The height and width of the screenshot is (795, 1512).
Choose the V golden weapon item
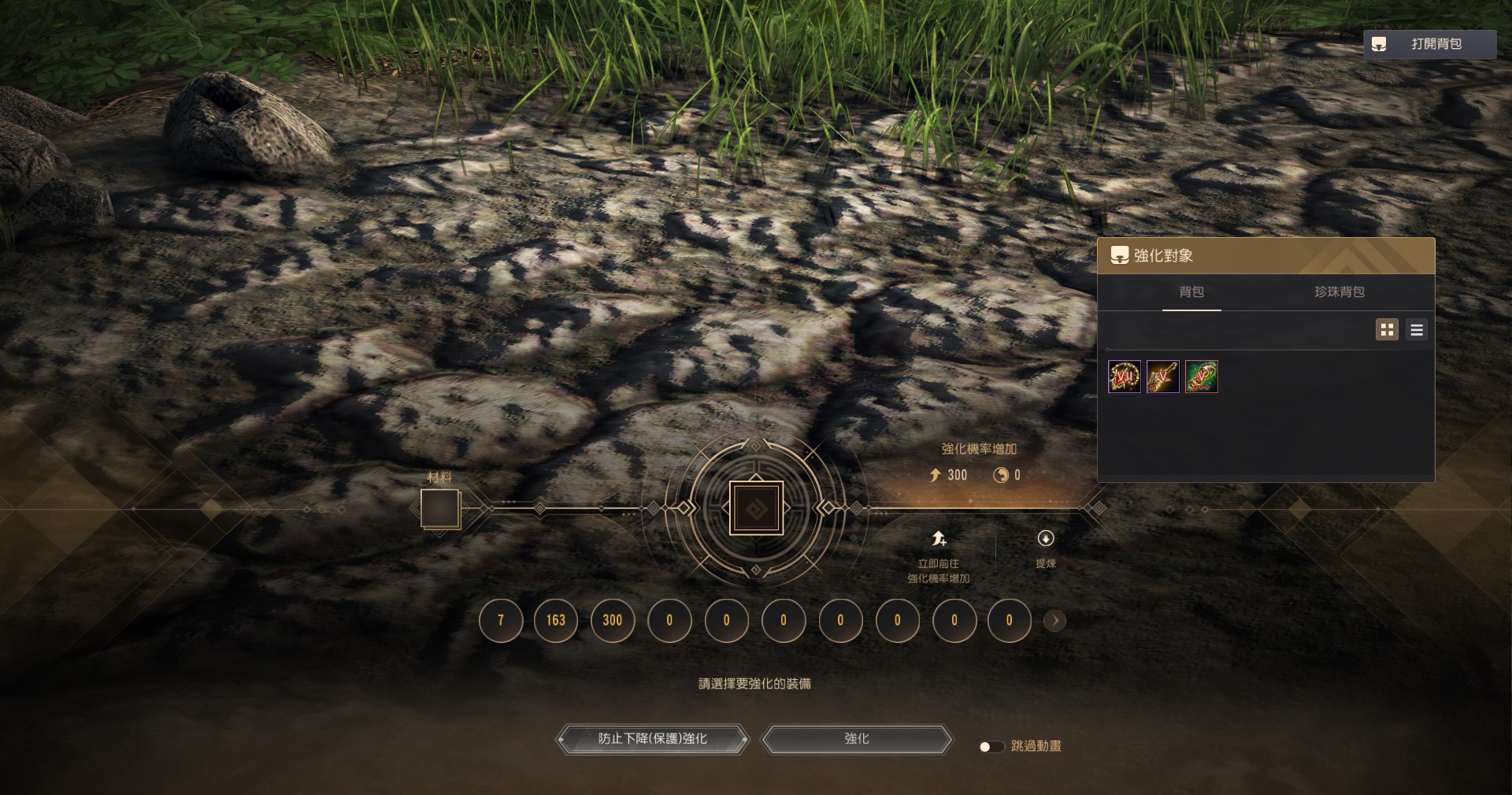pos(1163,377)
